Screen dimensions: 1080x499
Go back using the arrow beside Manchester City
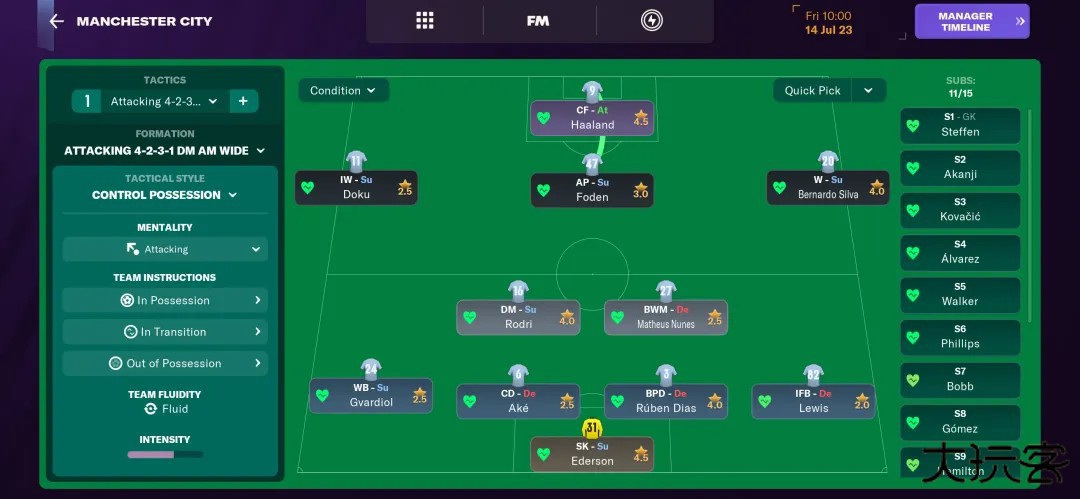pyautogui.click(x=56, y=21)
